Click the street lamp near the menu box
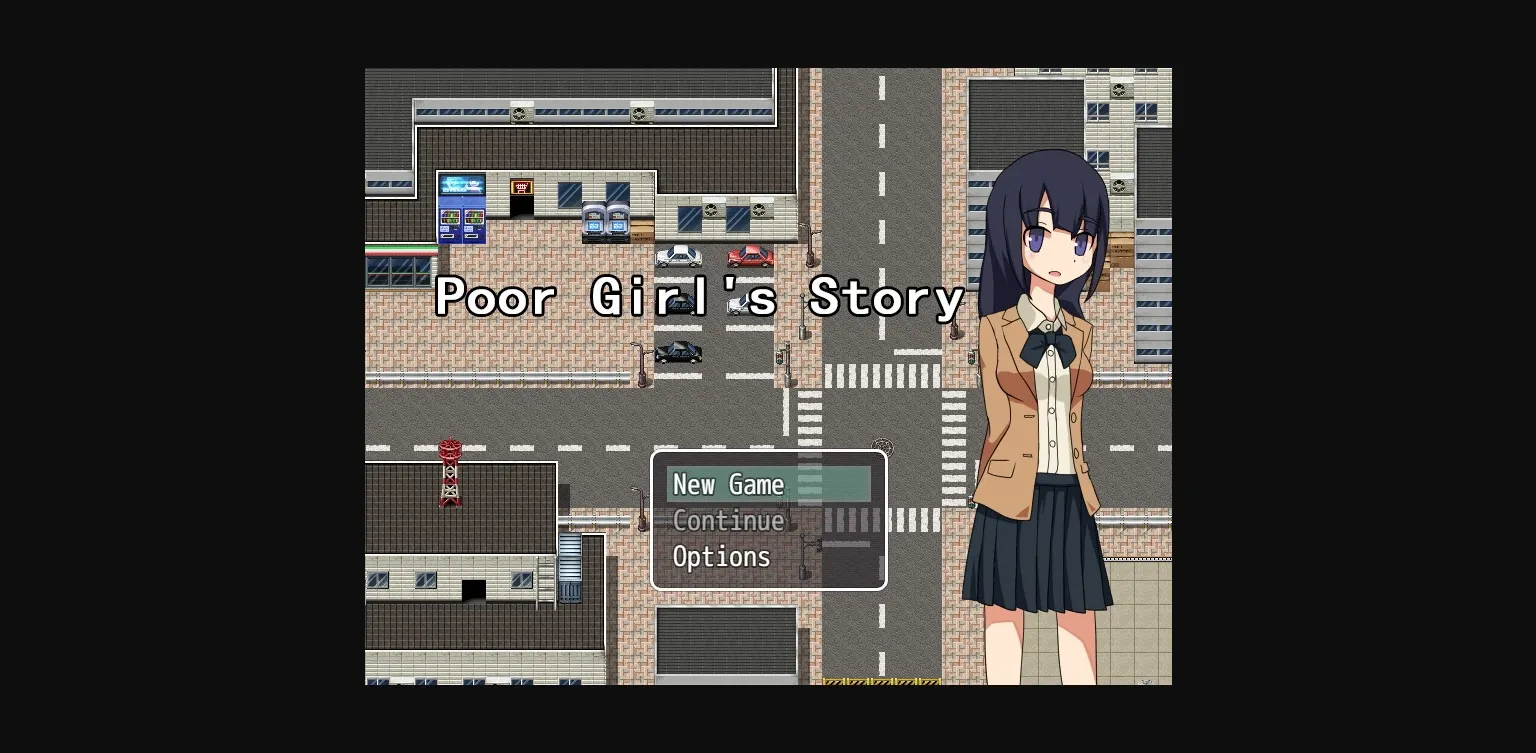The height and width of the screenshot is (753, 1536). [x=640, y=510]
